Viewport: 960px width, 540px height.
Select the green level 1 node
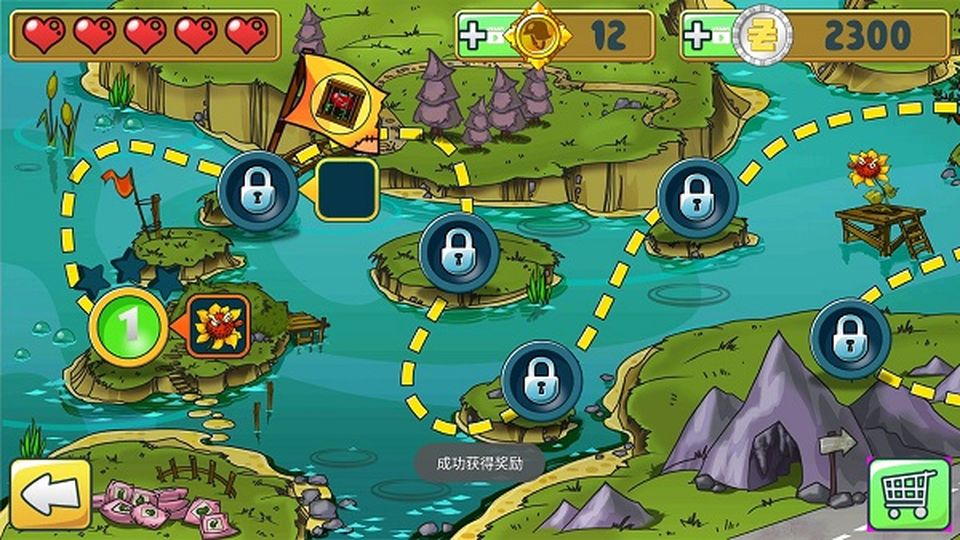(129, 326)
